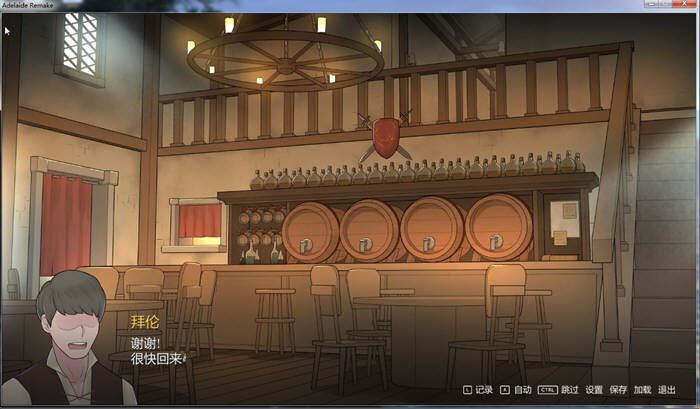Open the 保存 save screen
The height and width of the screenshot is (409, 700).
coord(618,389)
